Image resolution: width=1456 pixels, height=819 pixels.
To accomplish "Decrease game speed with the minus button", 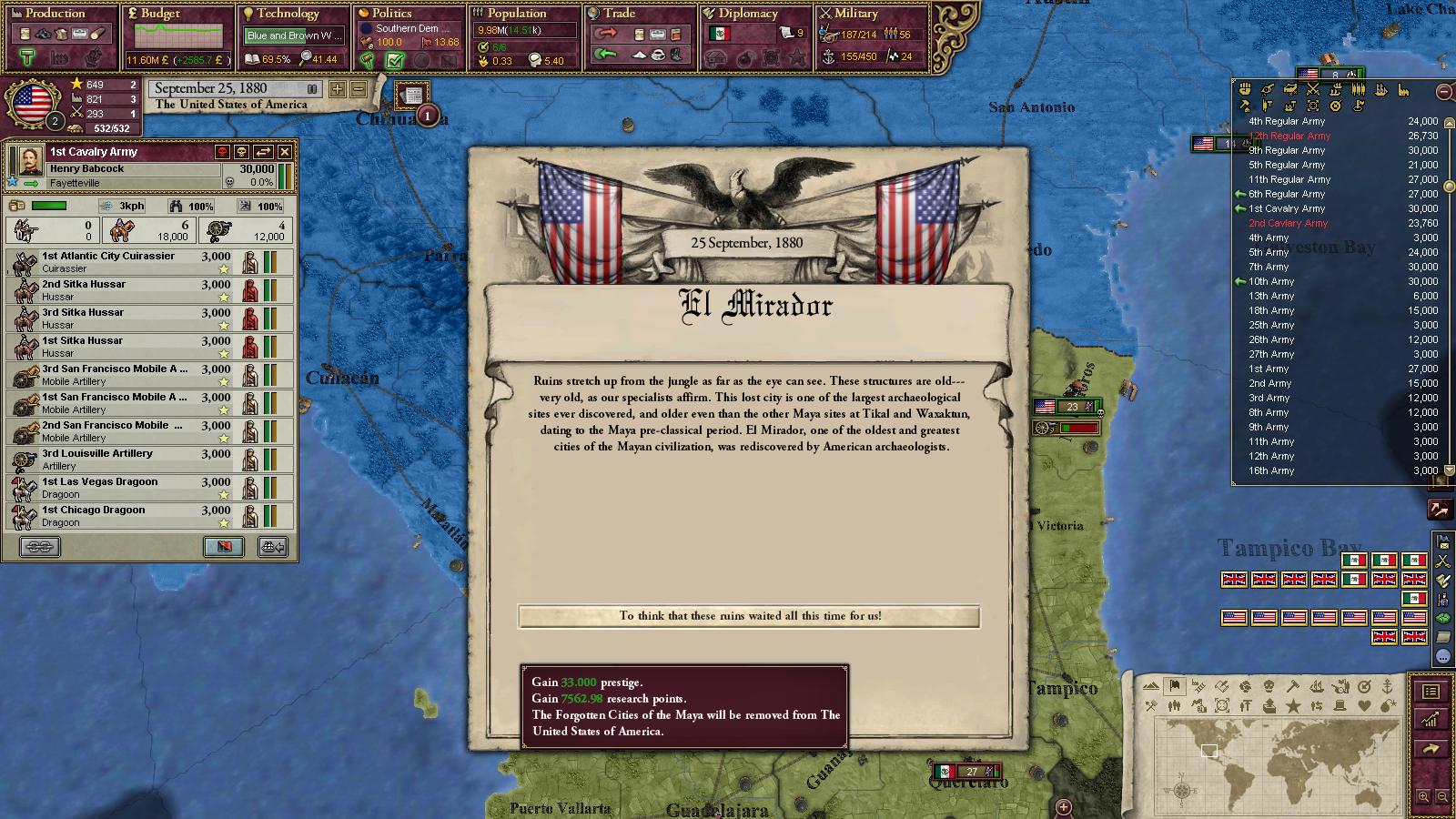I will click(x=359, y=89).
